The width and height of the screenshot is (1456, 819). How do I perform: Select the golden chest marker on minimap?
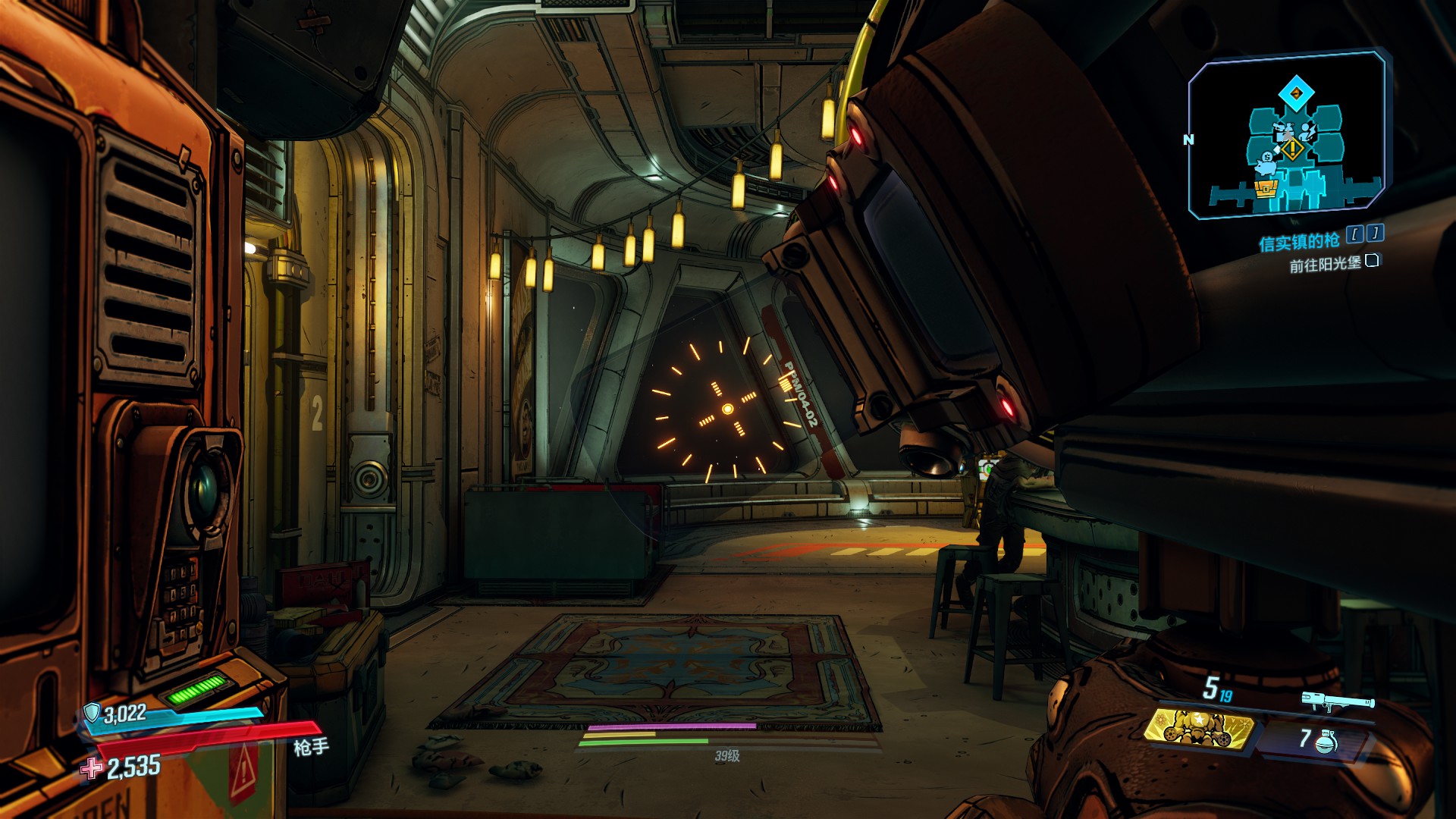(x=1266, y=188)
